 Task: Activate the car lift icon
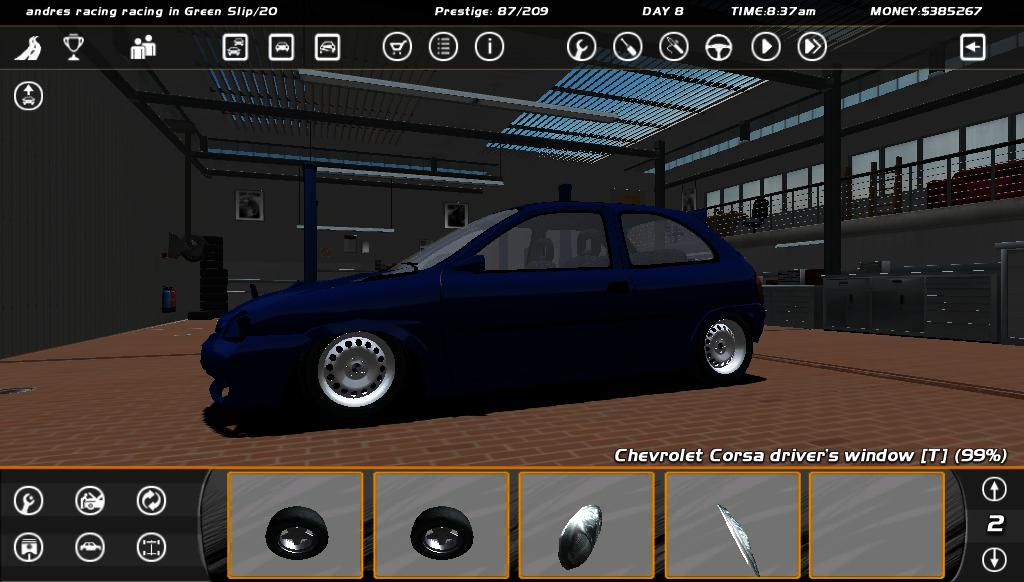[28, 96]
